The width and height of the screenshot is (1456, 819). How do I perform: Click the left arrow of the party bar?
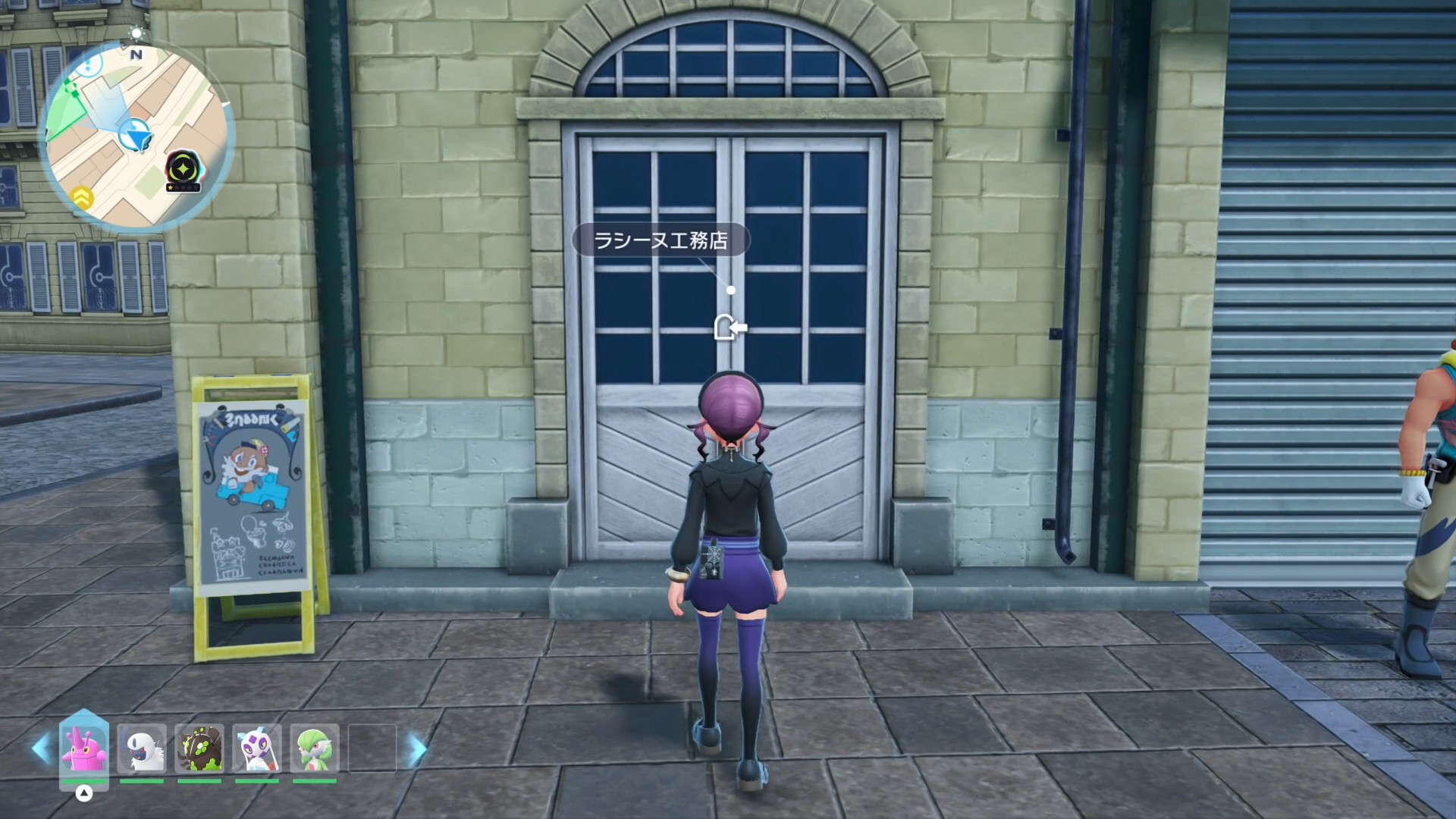click(41, 748)
